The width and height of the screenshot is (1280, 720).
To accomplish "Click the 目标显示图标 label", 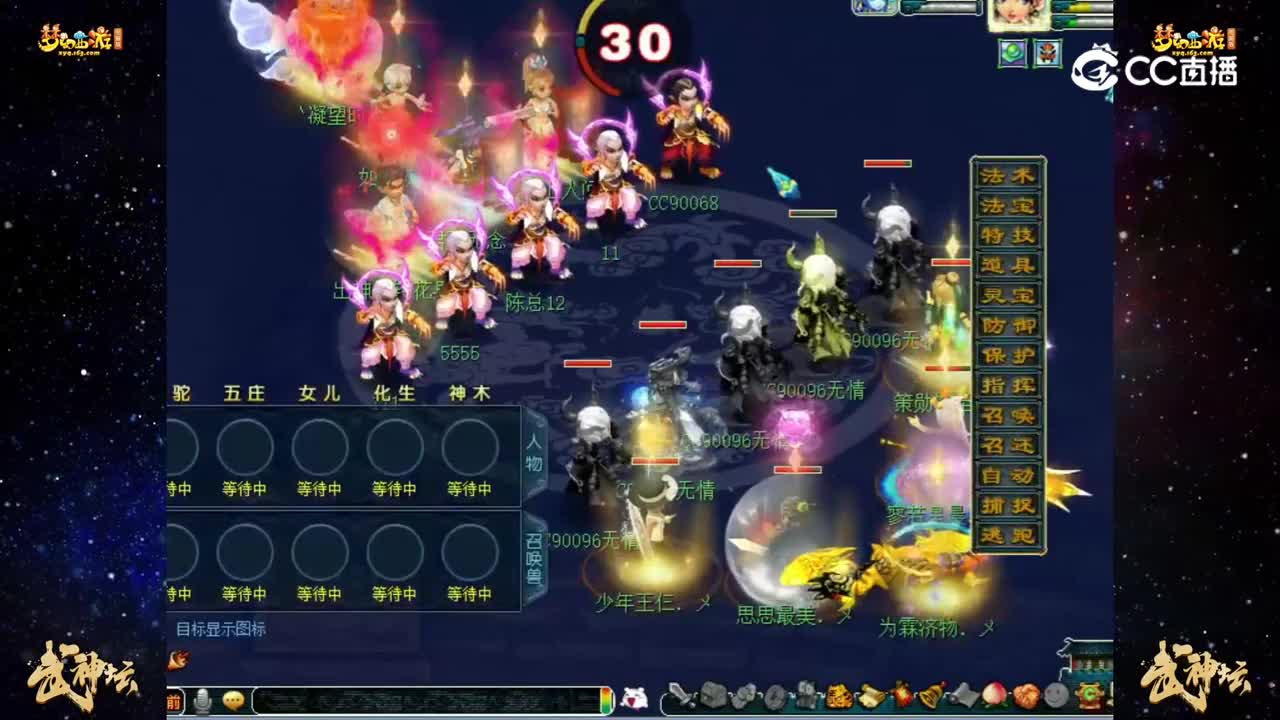I will click(222, 628).
